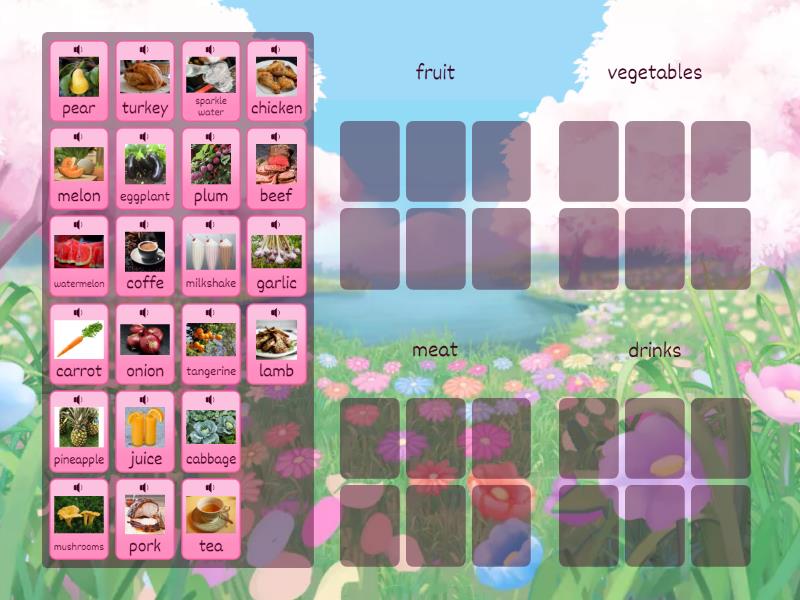Select the cabbage card

211,431
